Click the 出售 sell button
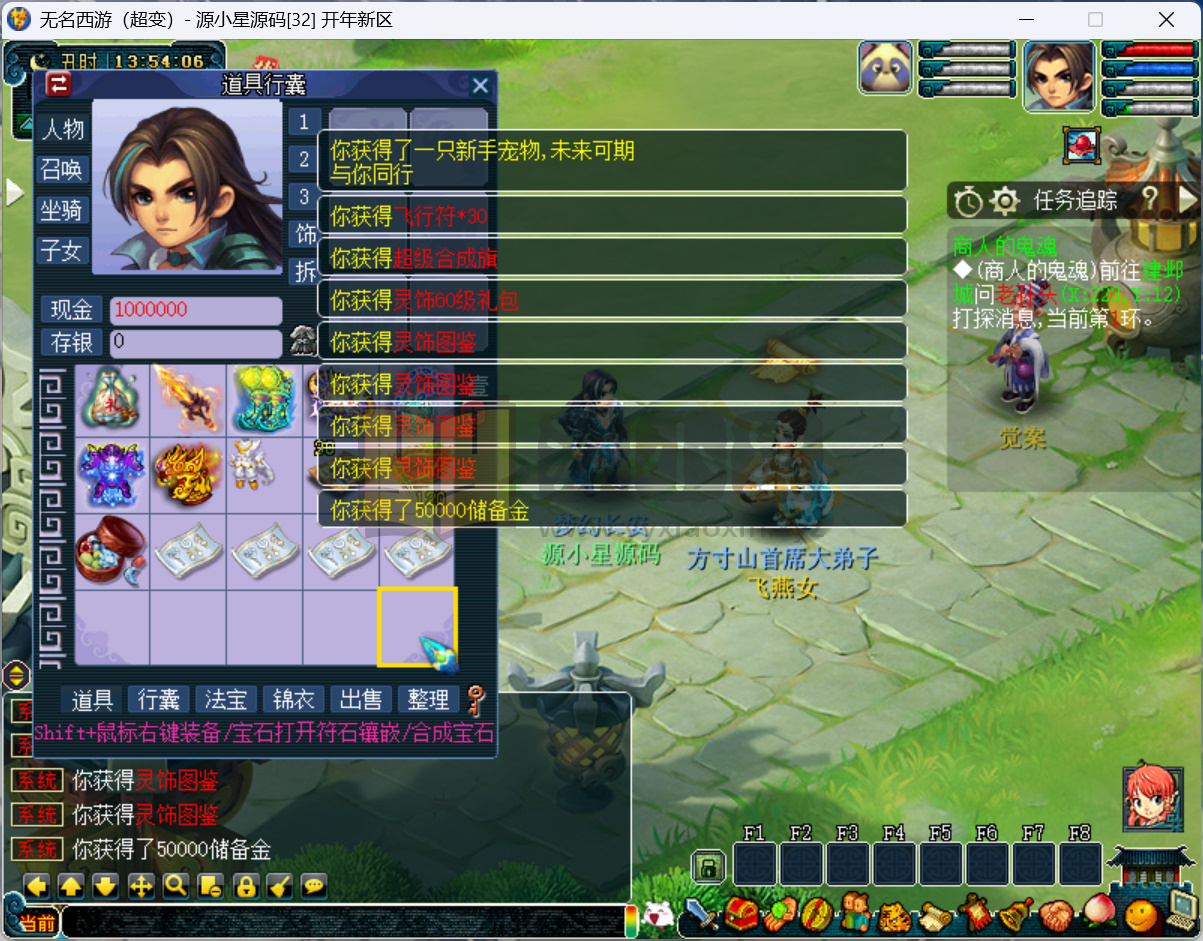The height and width of the screenshot is (941, 1203). click(360, 699)
